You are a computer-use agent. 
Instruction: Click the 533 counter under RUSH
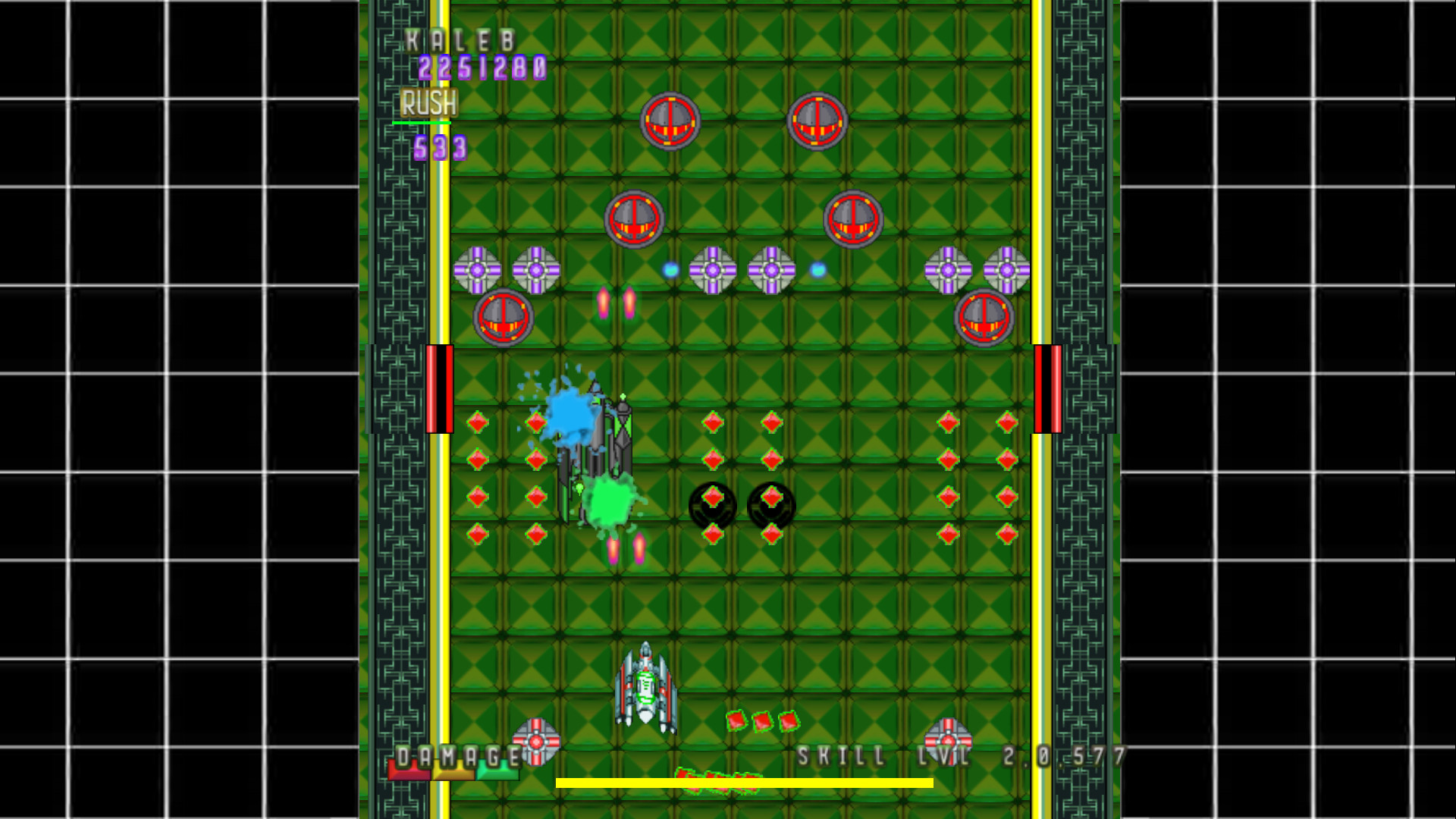point(442,149)
